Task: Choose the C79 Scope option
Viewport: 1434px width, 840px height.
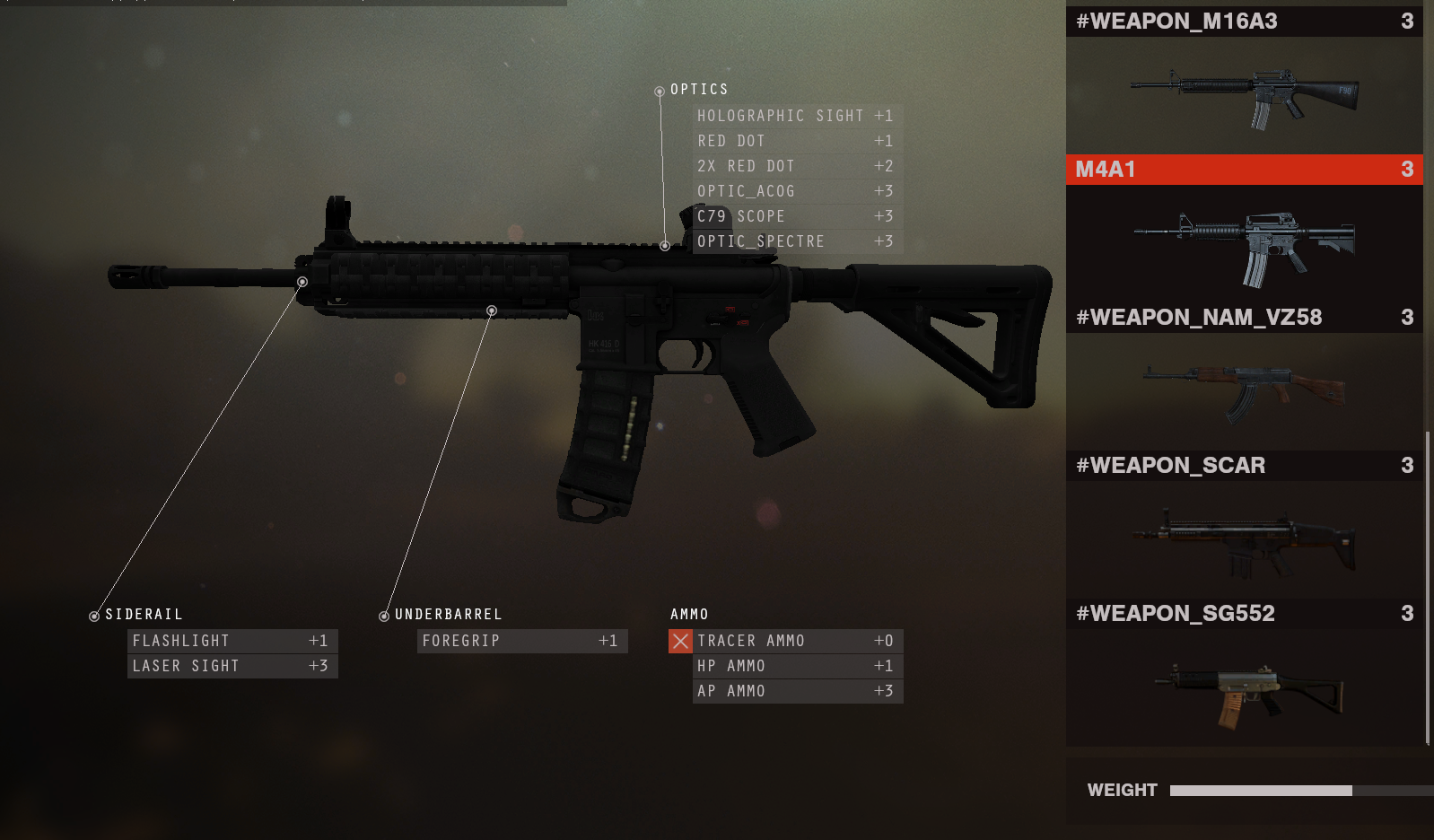Action: (795, 216)
